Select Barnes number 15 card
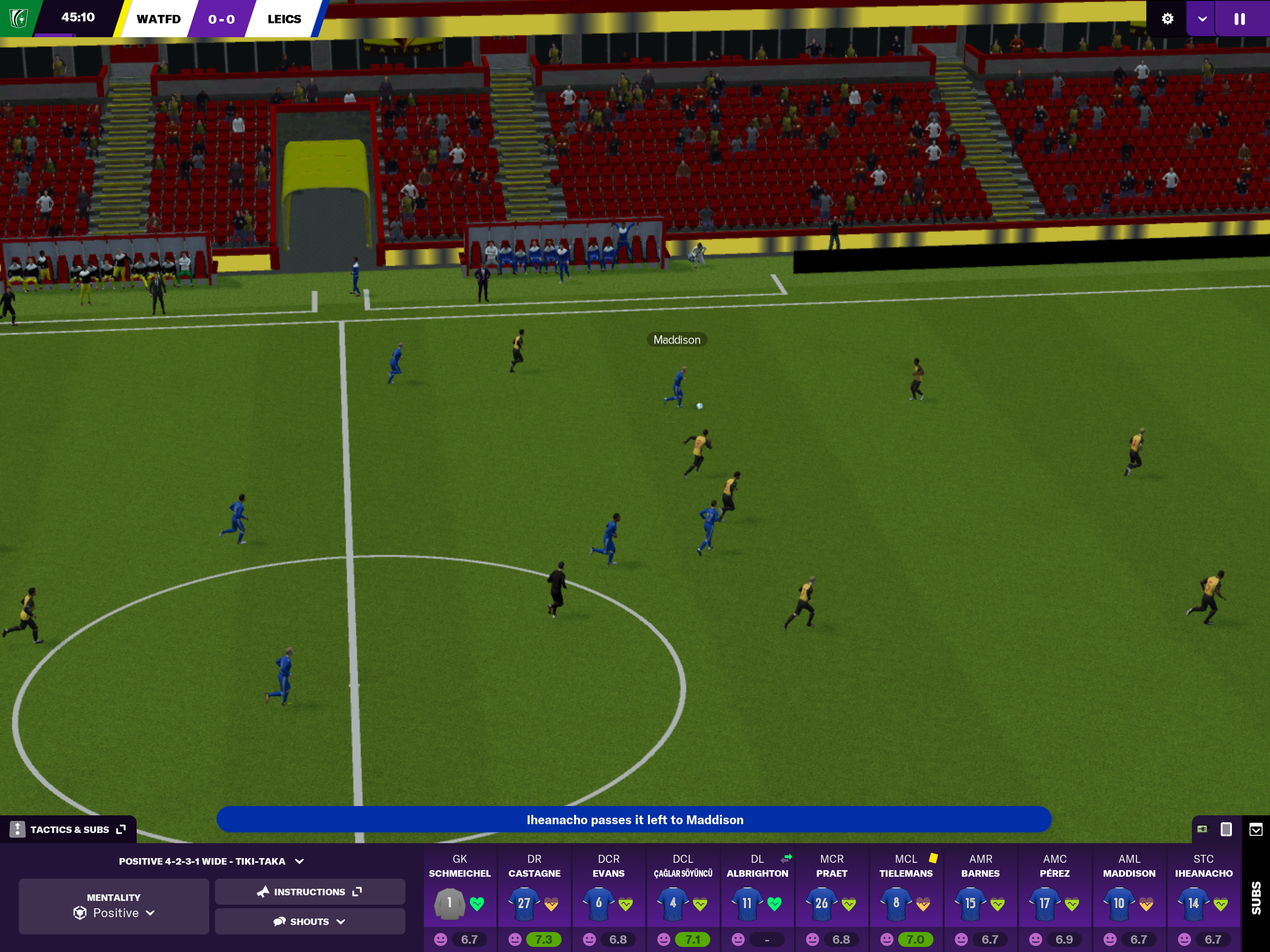 981,899
